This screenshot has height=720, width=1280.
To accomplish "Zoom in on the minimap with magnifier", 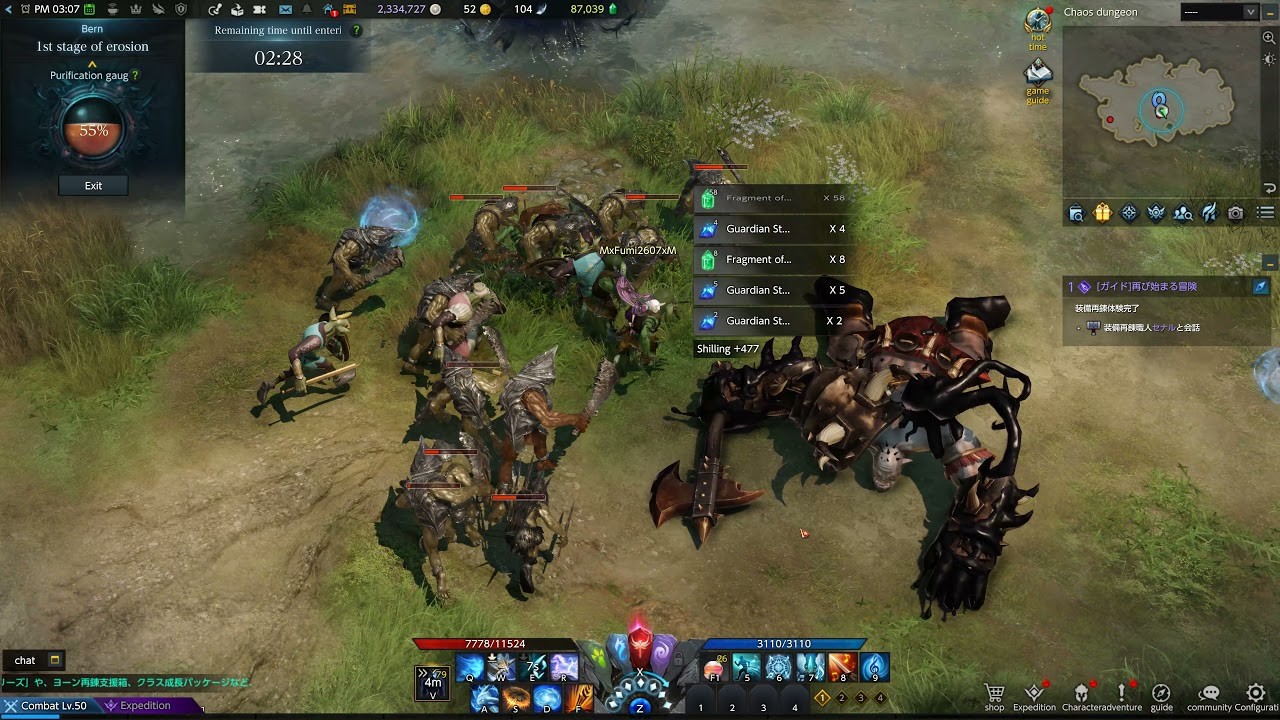I will (1269, 38).
